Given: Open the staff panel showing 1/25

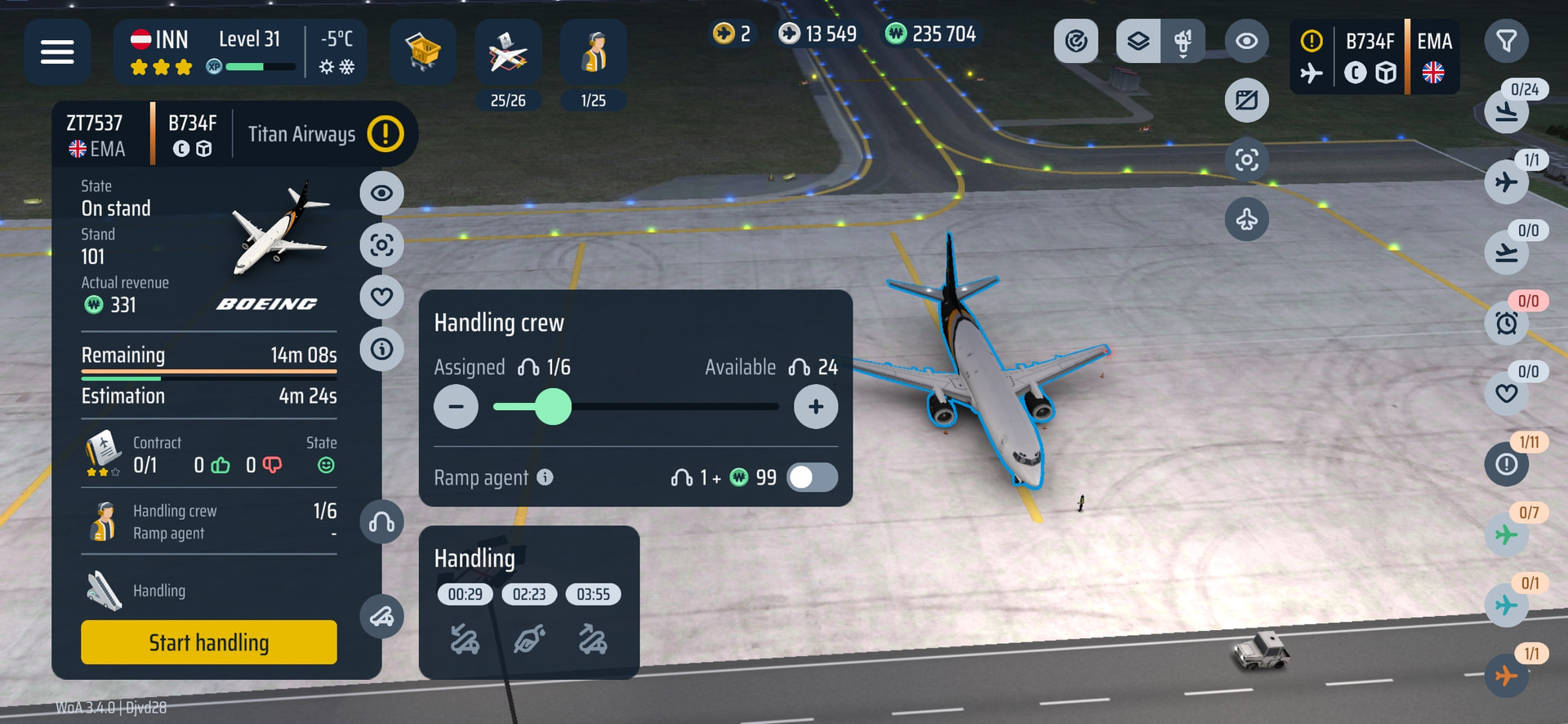Looking at the screenshot, I should point(593,53).
